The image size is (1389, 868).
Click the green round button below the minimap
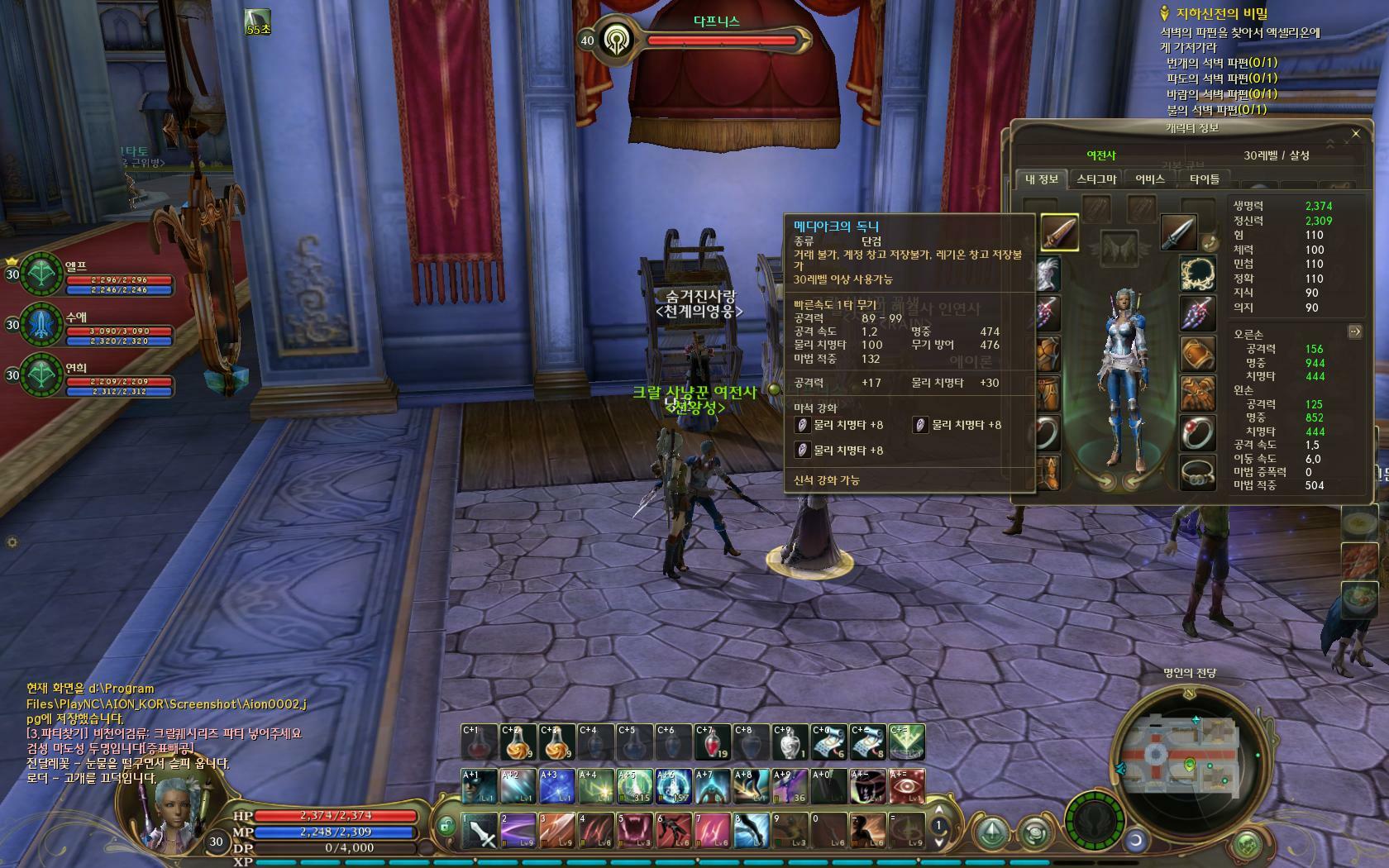pyautogui.click(x=1246, y=845)
